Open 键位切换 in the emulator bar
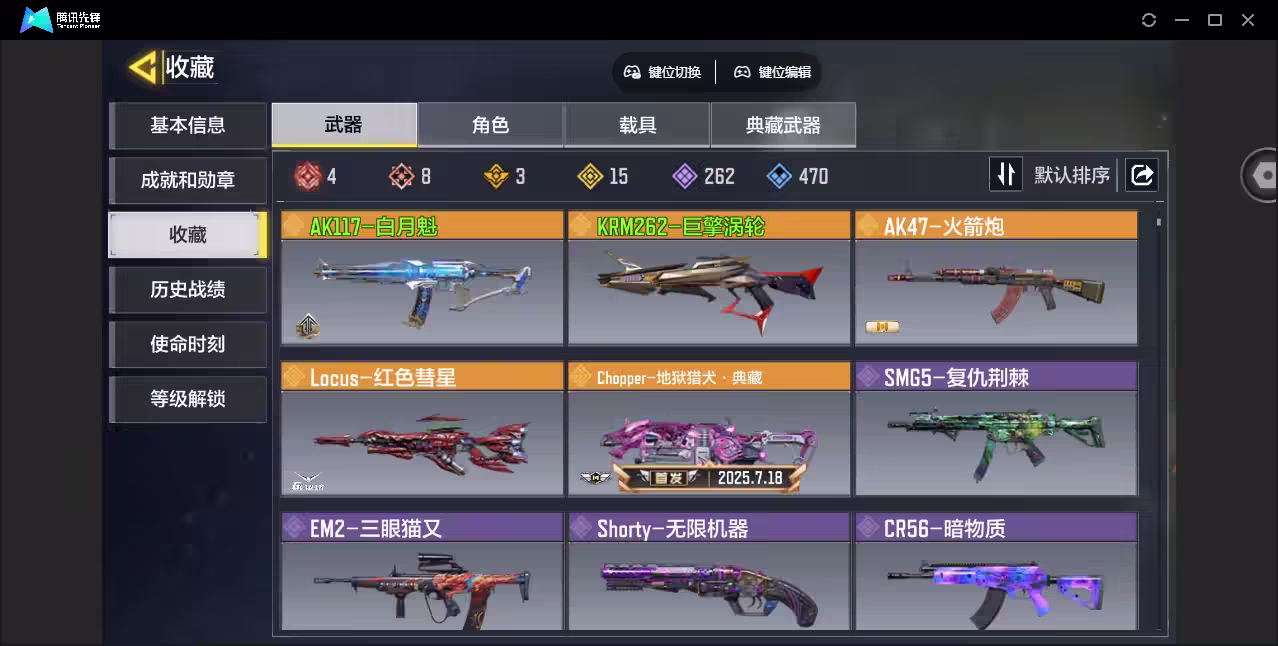 click(x=663, y=72)
